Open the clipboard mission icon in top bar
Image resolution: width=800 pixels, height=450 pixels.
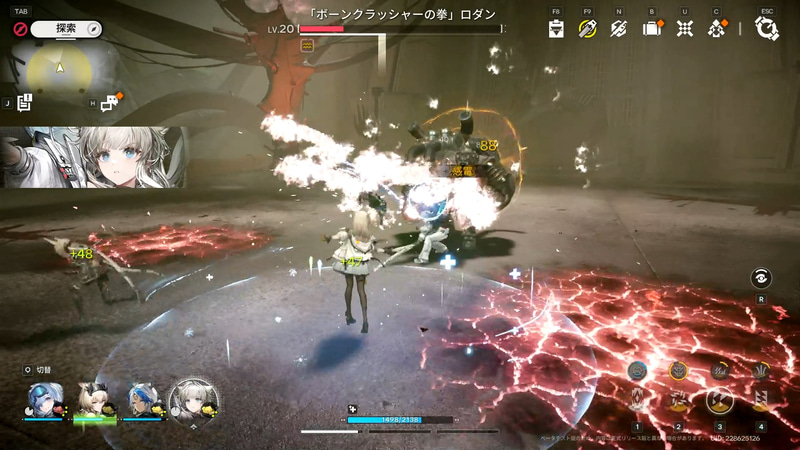click(x=557, y=28)
